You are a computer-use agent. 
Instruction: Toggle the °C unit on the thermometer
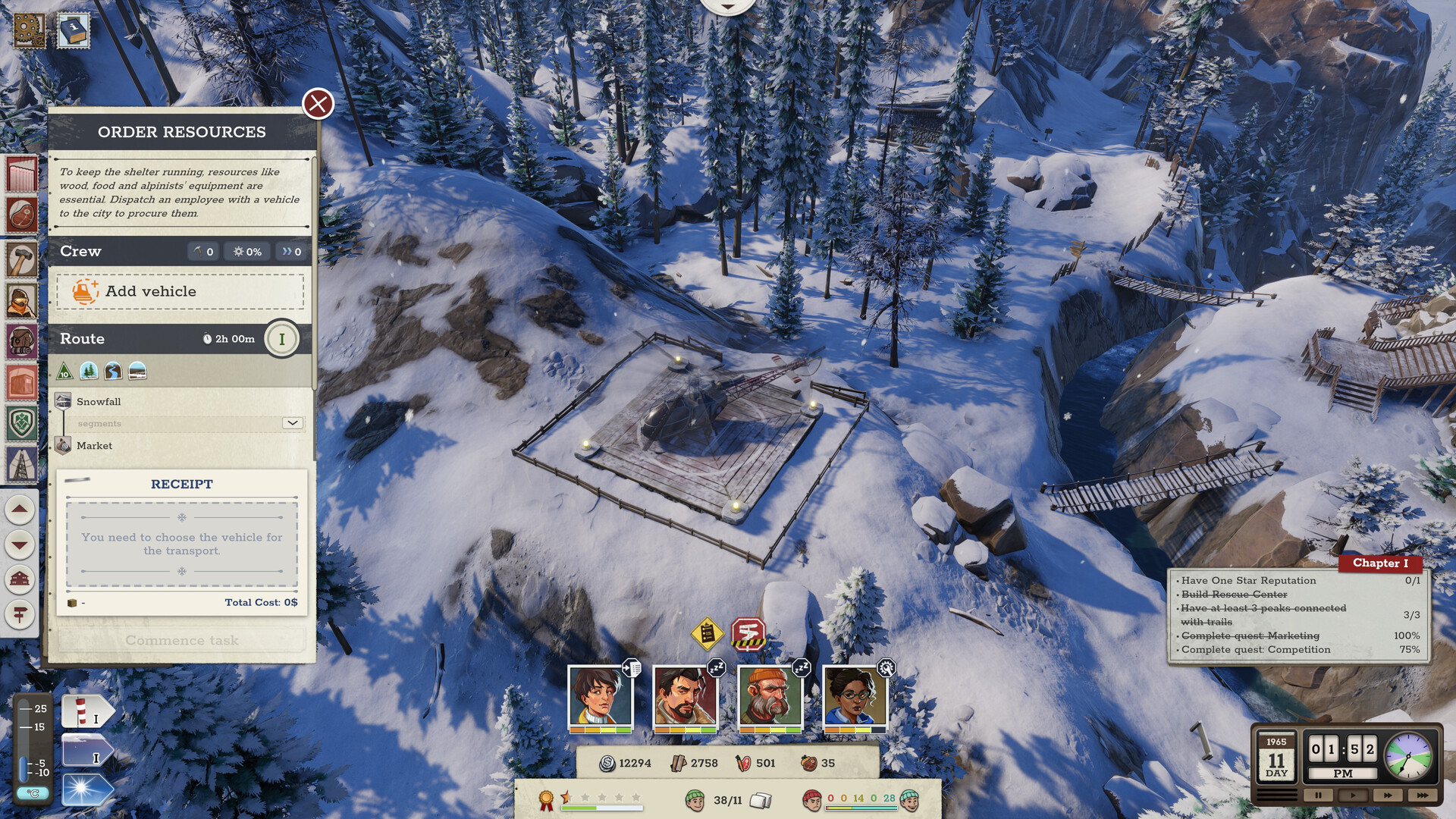click(x=33, y=792)
